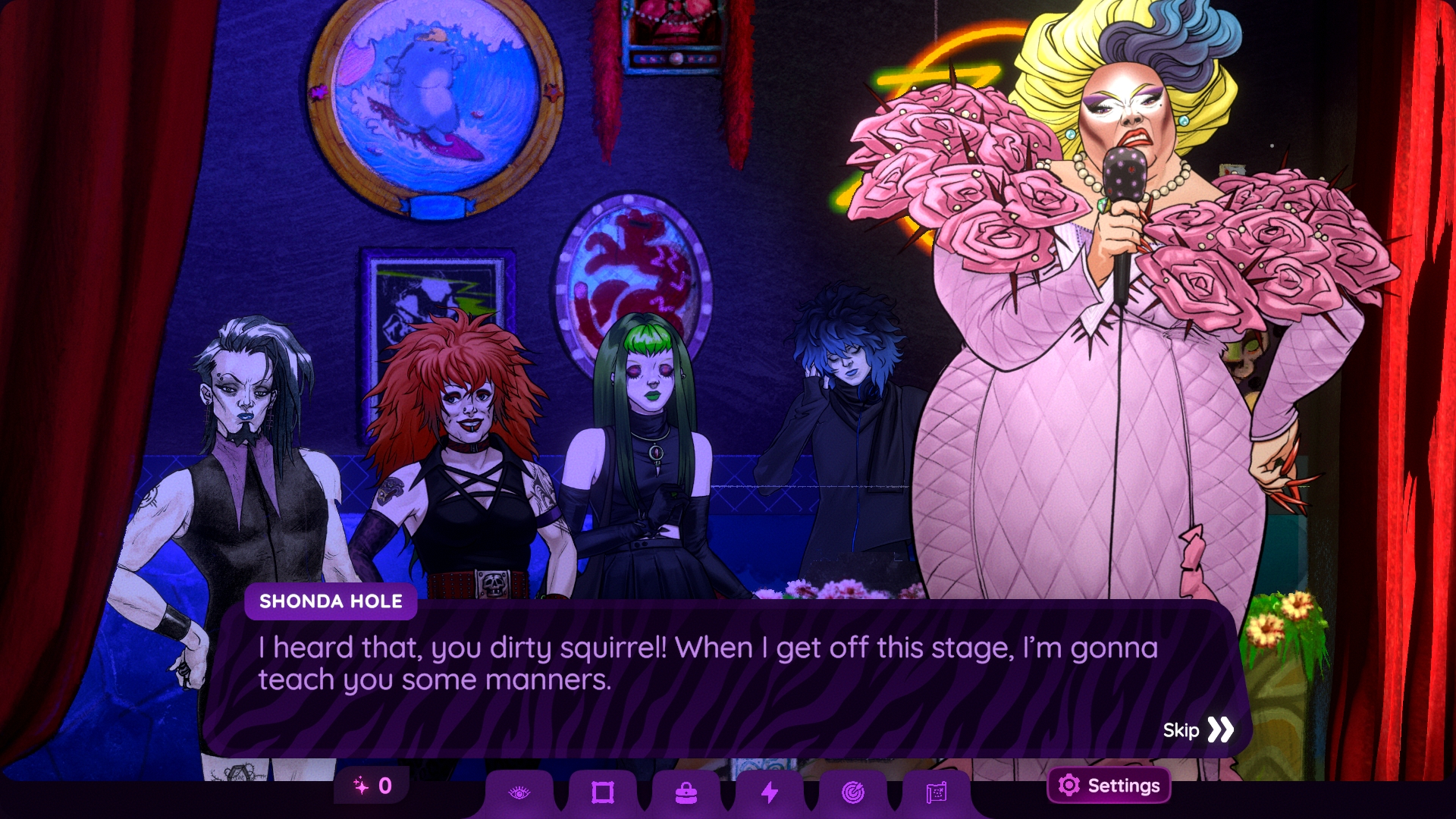
Task: Open the eye icon tab
Action: click(x=519, y=793)
